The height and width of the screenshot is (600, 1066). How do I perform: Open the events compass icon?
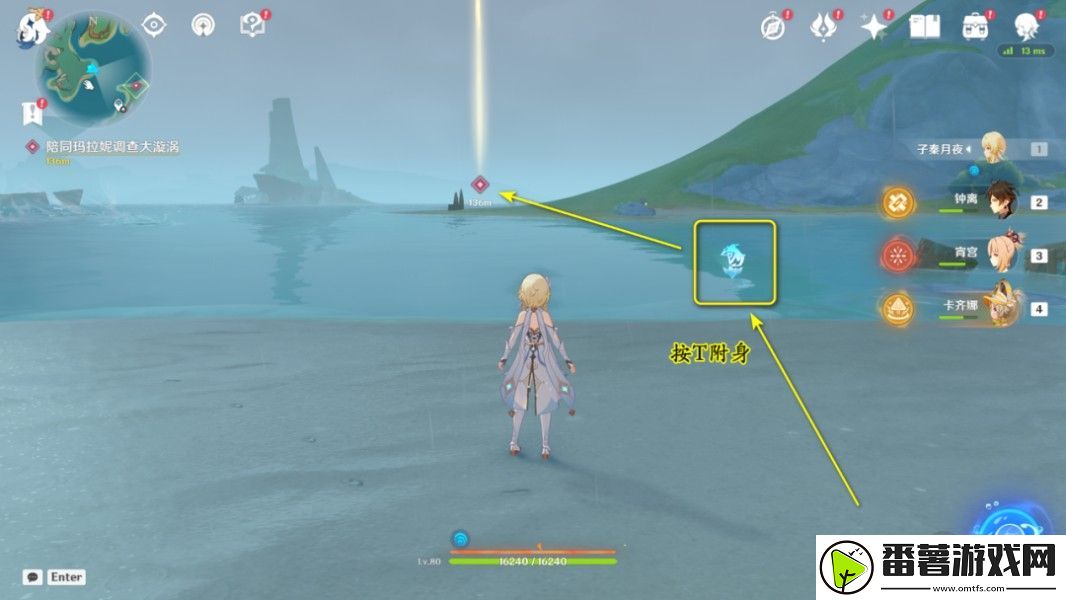pyautogui.click(x=772, y=27)
